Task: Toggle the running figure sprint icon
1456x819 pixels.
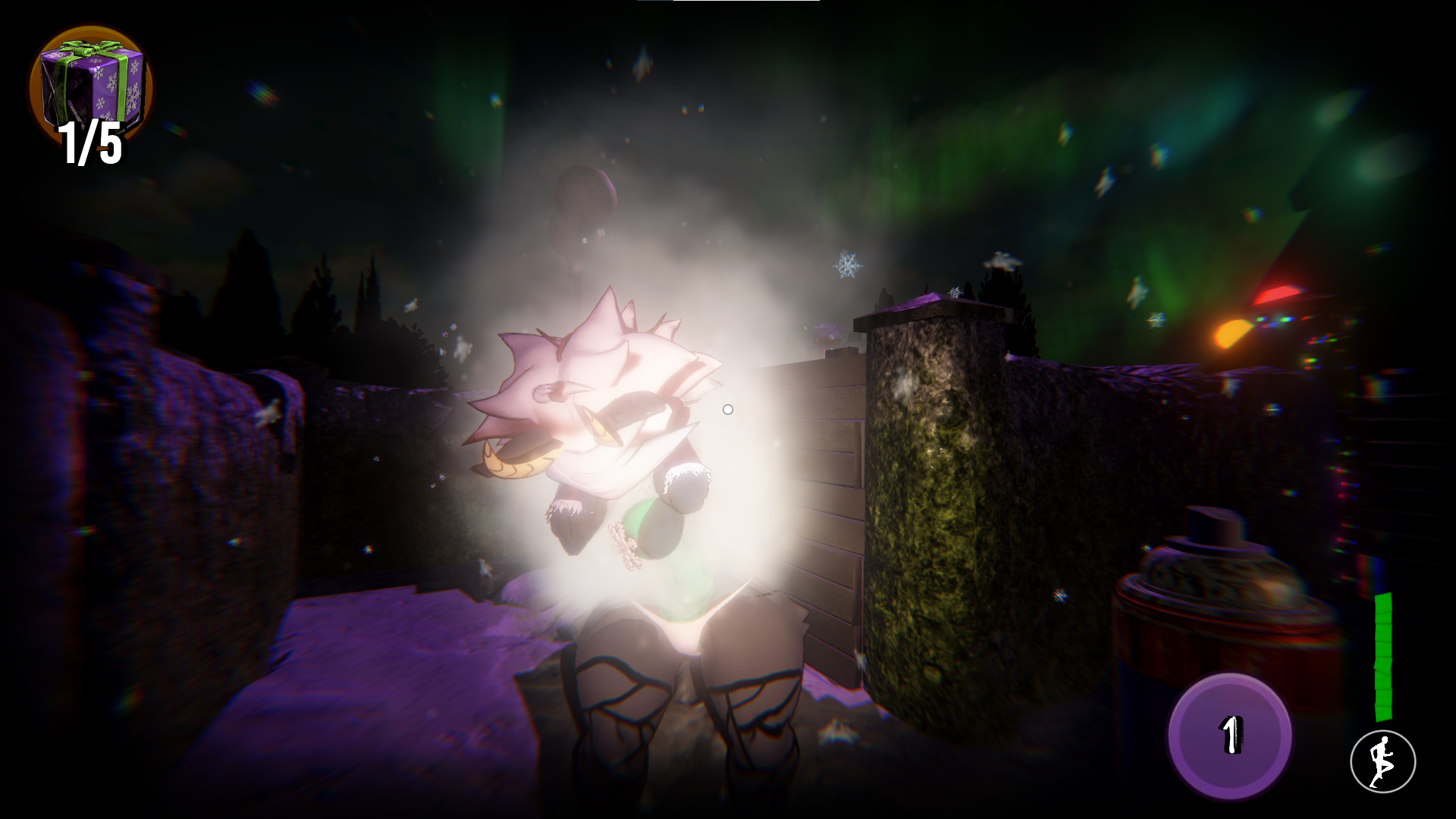Action: [1382, 761]
